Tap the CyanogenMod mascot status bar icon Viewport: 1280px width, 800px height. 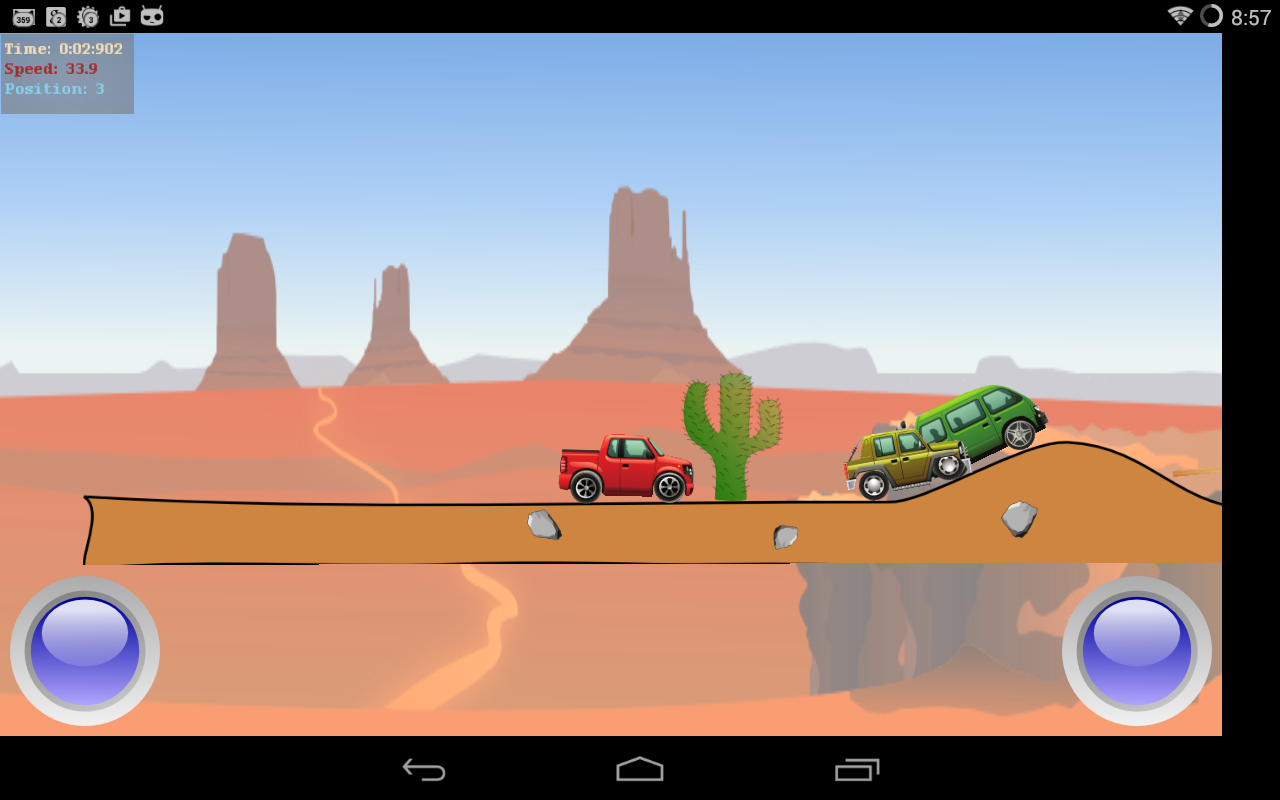click(152, 16)
